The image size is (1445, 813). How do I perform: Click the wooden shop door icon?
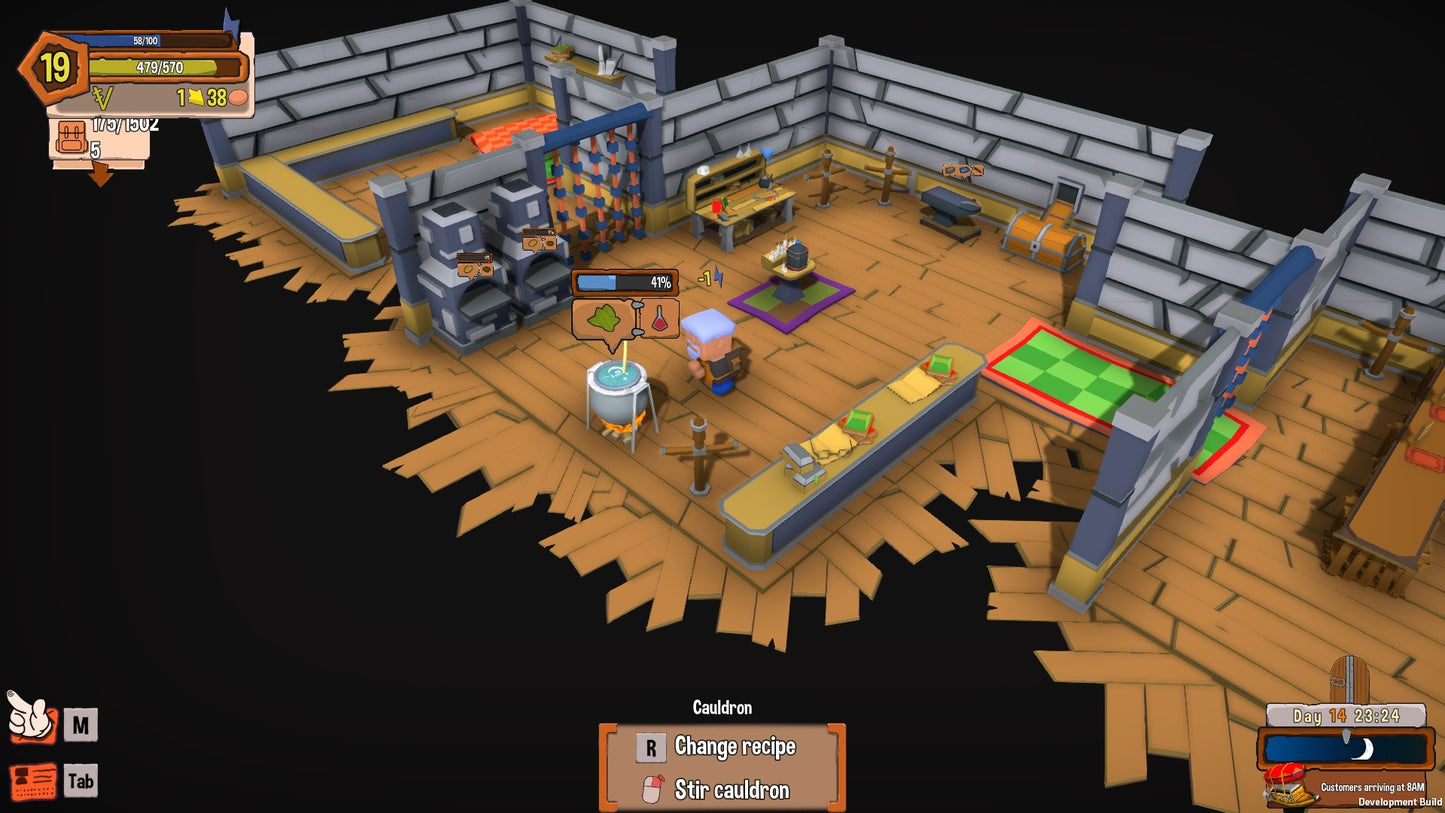click(1347, 680)
